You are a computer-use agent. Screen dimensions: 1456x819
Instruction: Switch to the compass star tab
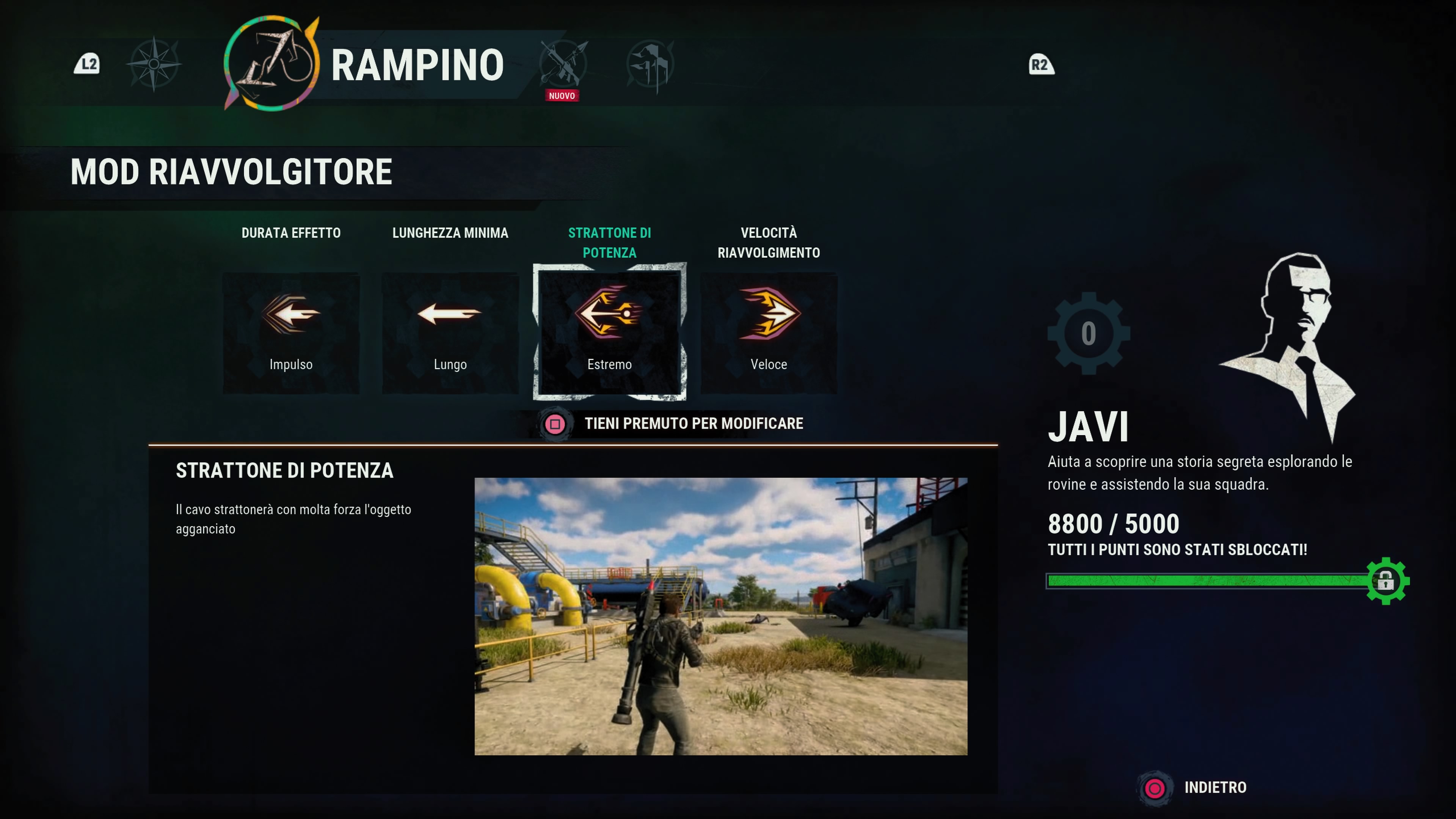(154, 64)
